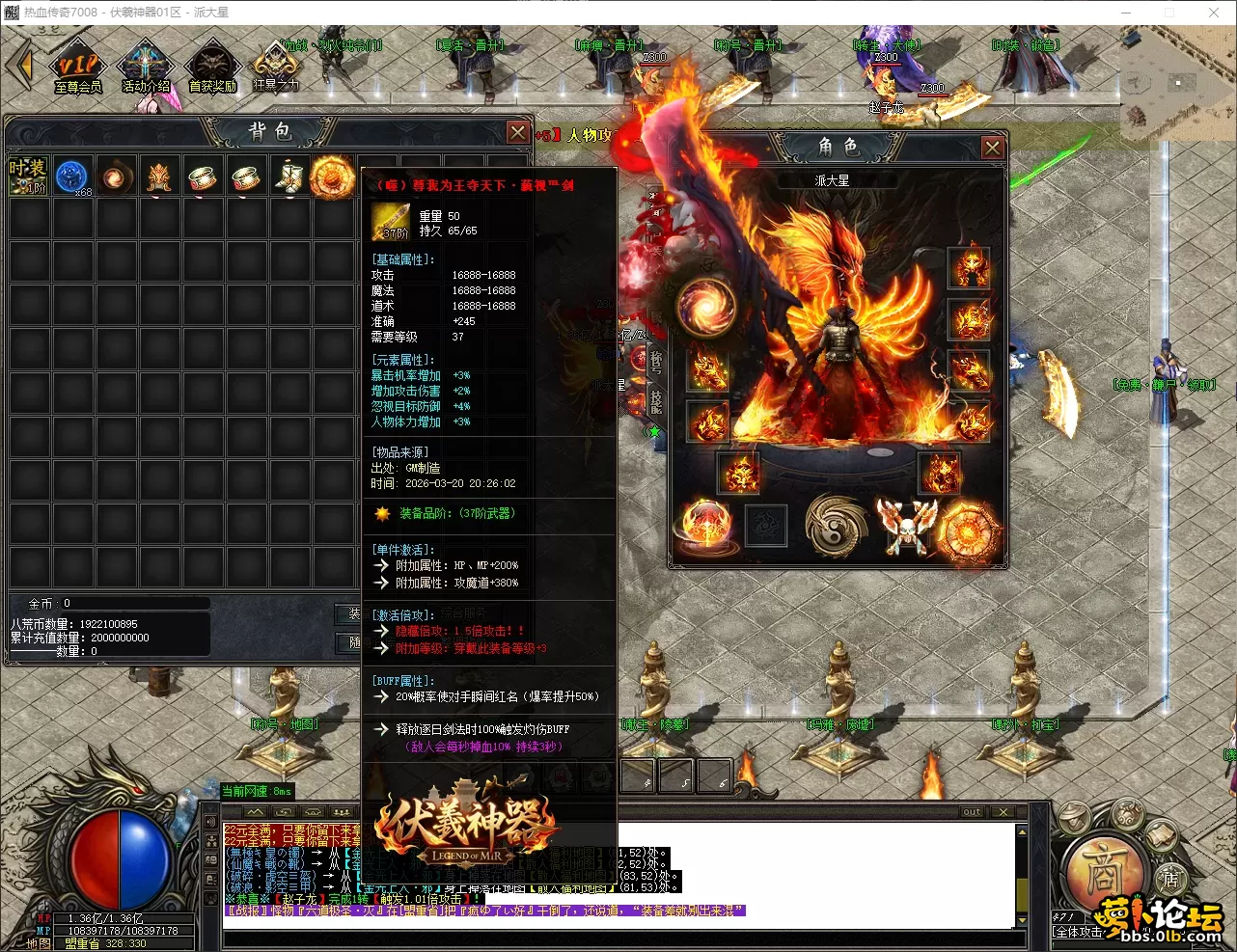Select the golden helmet item in the backpack
This screenshot has height=952, width=1237.
click(x=159, y=177)
